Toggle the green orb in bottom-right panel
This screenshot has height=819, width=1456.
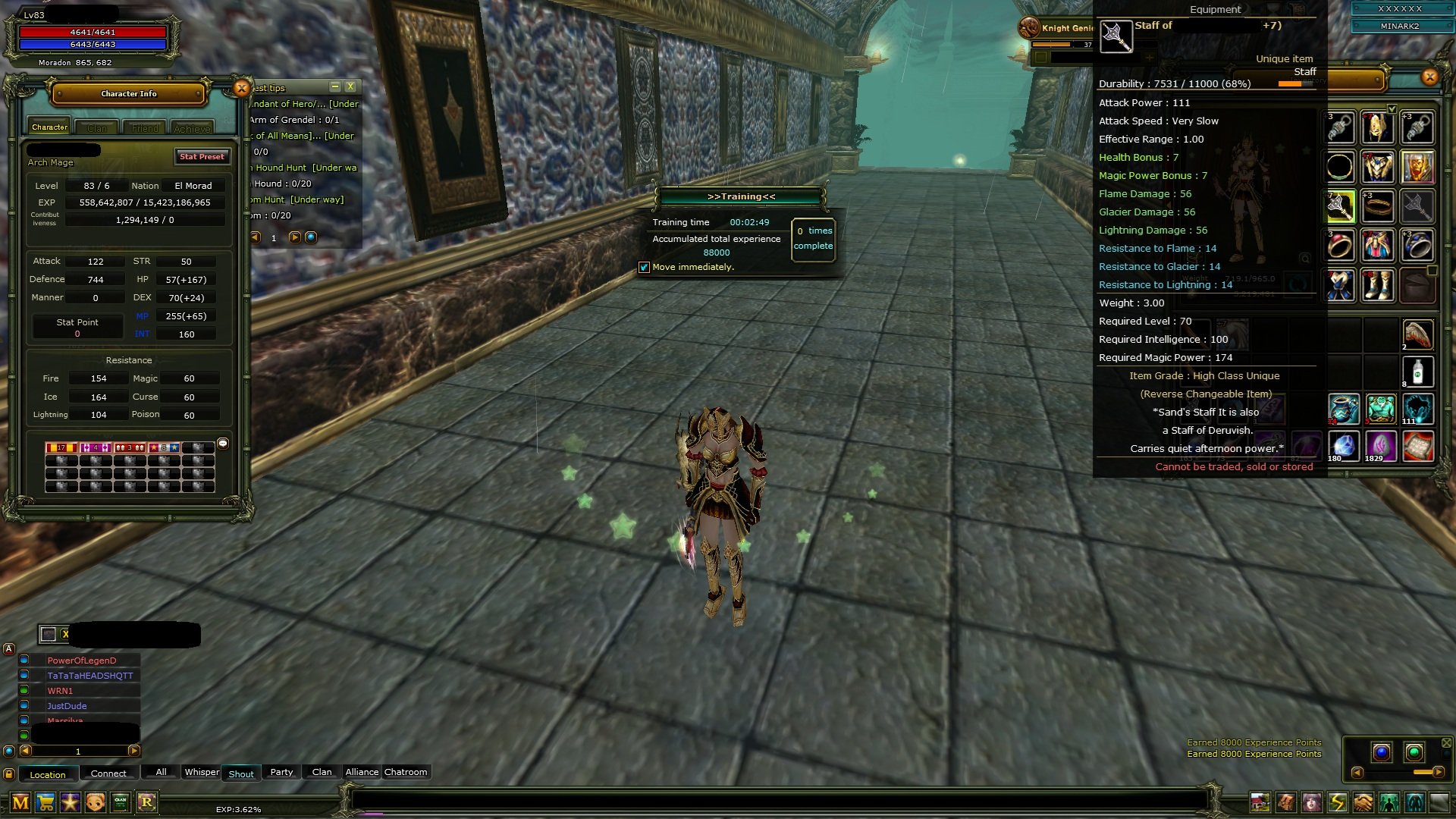pyautogui.click(x=1414, y=752)
